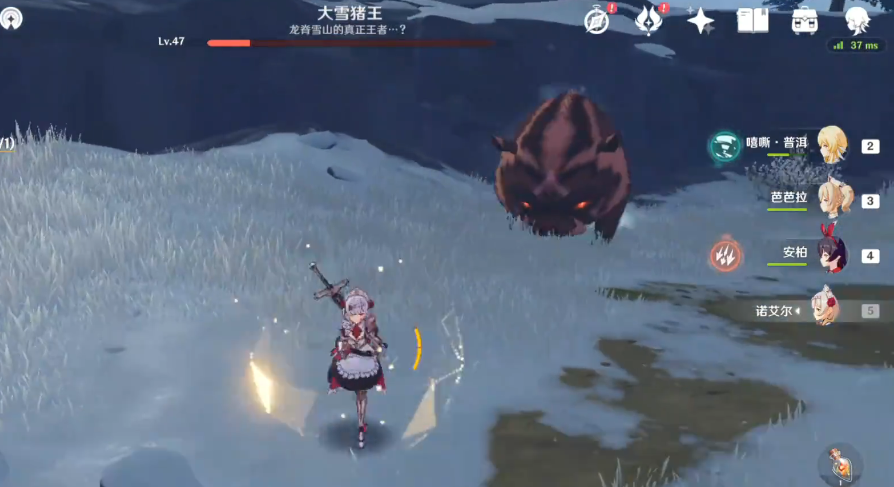Image resolution: width=894 pixels, height=487 pixels.
Task: Open the compass events icon
Action: point(598,20)
